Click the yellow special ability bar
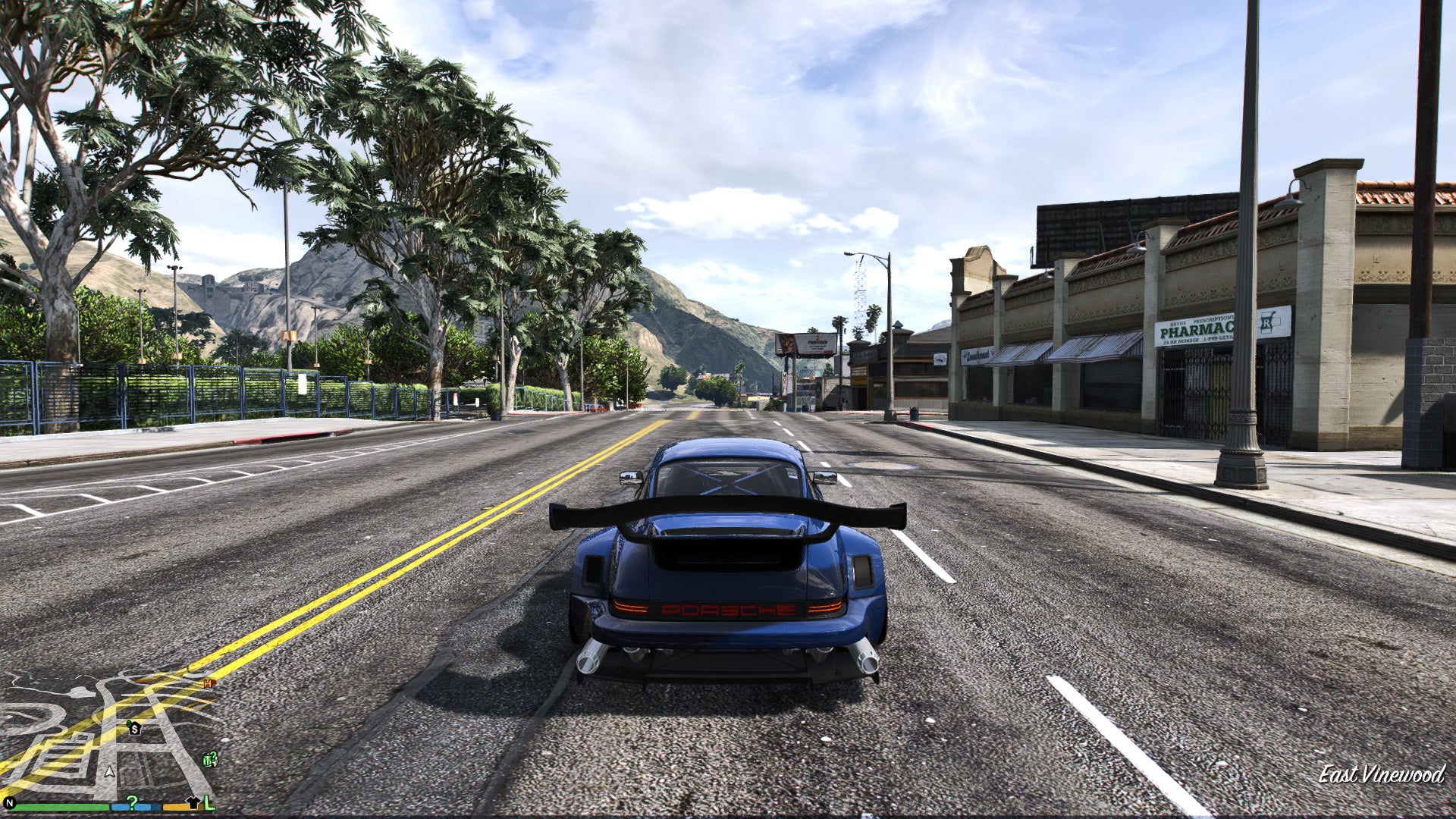Image resolution: width=1456 pixels, height=819 pixels. [175, 807]
